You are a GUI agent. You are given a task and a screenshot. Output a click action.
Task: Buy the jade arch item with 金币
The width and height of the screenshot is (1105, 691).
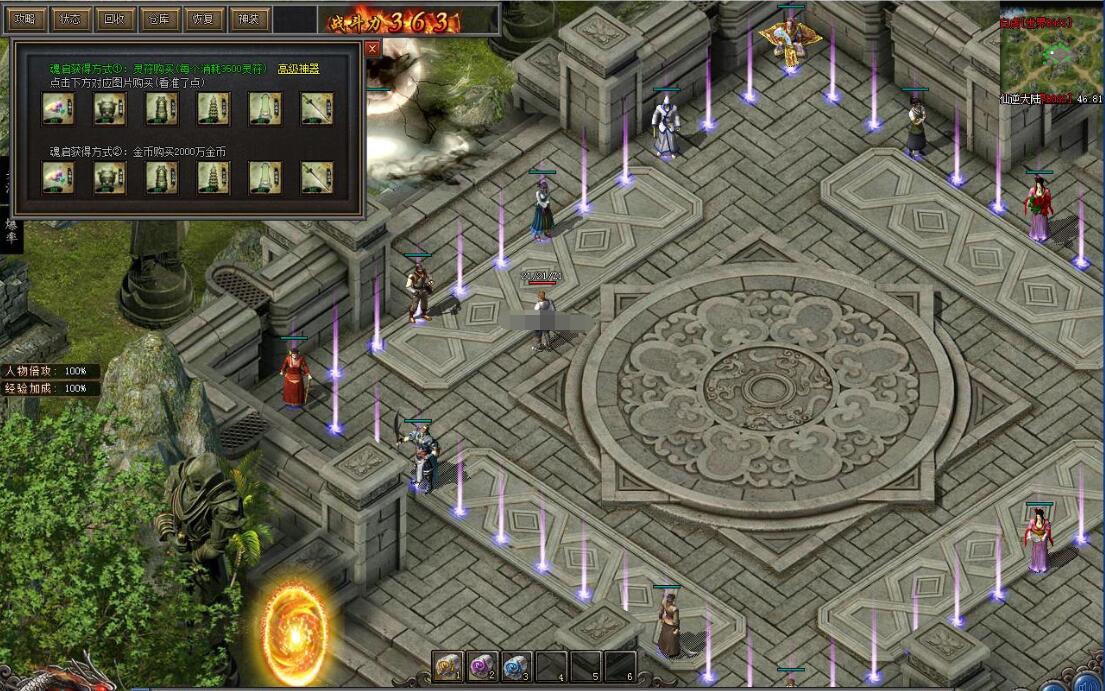(x=265, y=177)
